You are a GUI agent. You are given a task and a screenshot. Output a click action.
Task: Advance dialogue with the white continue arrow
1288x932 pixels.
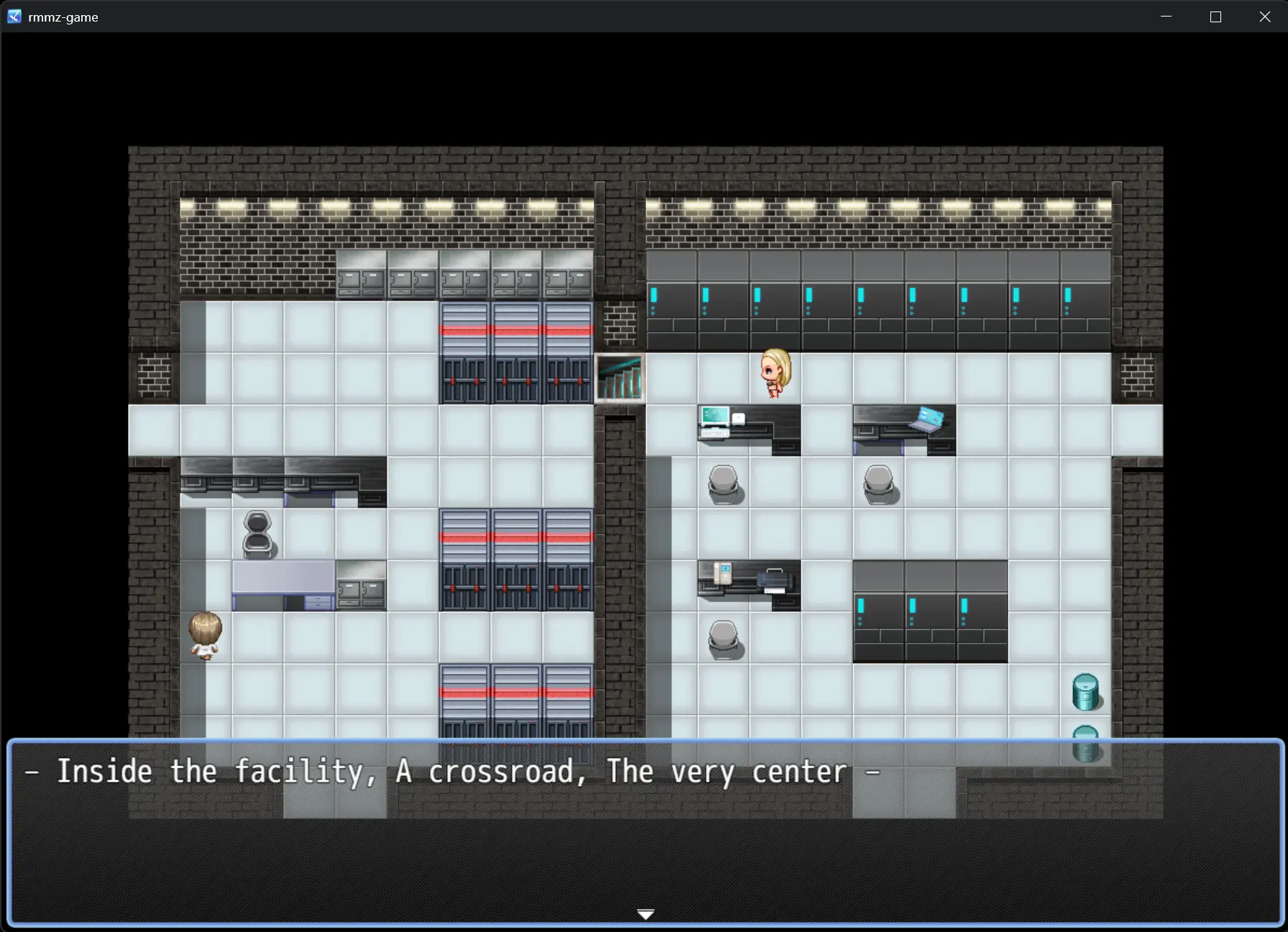click(x=645, y=914)
